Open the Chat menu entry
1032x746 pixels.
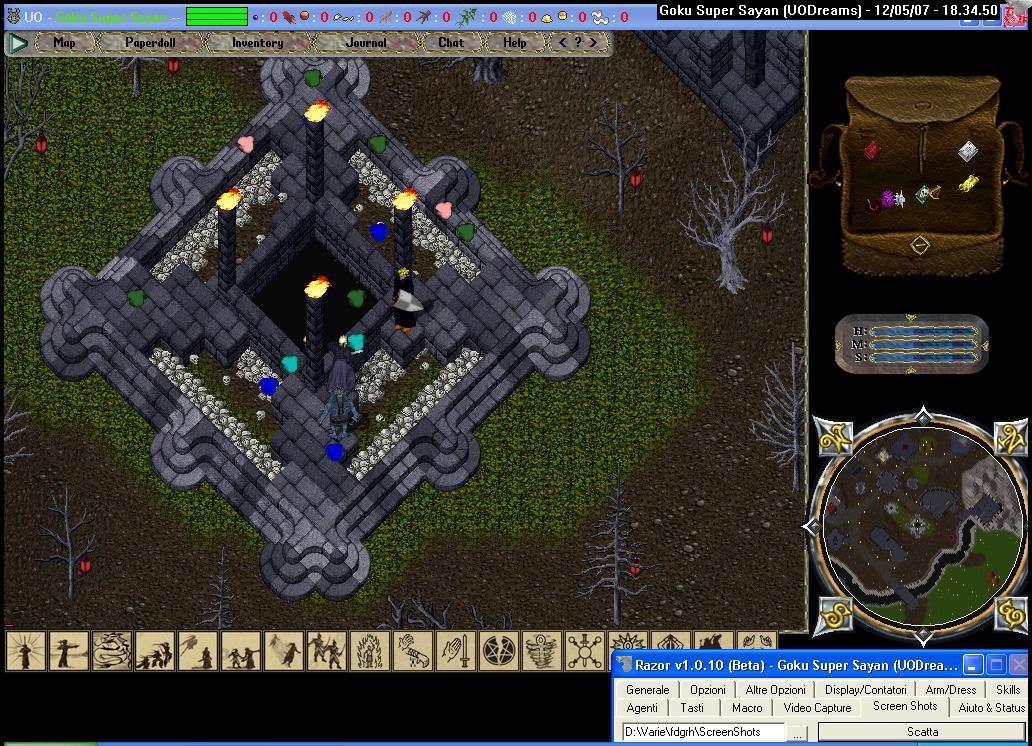point(451,43)
